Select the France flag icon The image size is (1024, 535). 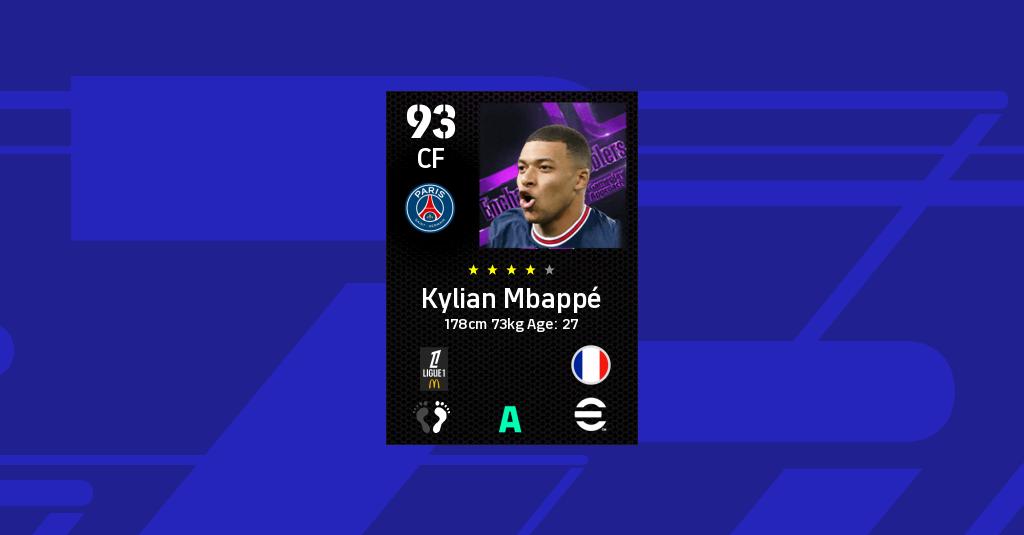pyautogui.click(x=590, y=366)
